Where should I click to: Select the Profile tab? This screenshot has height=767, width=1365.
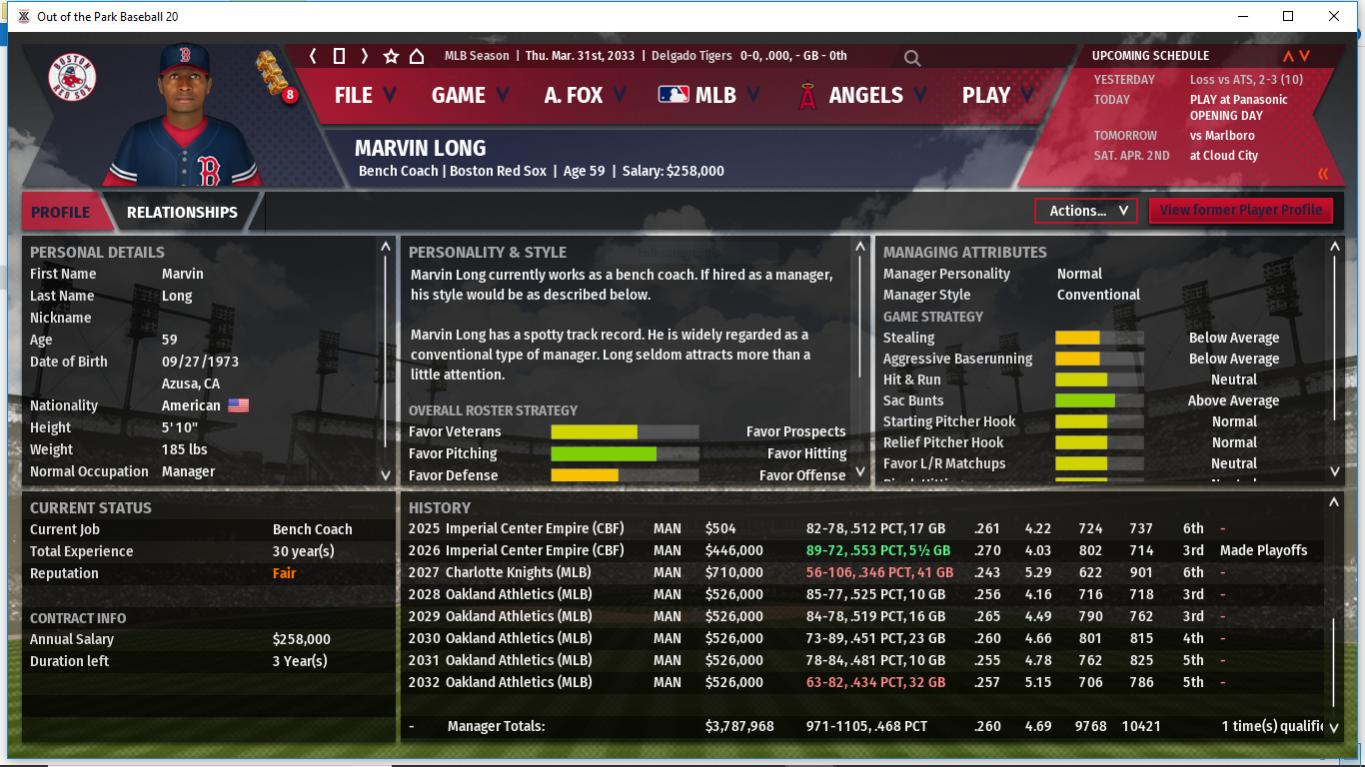tap(60, 212)
